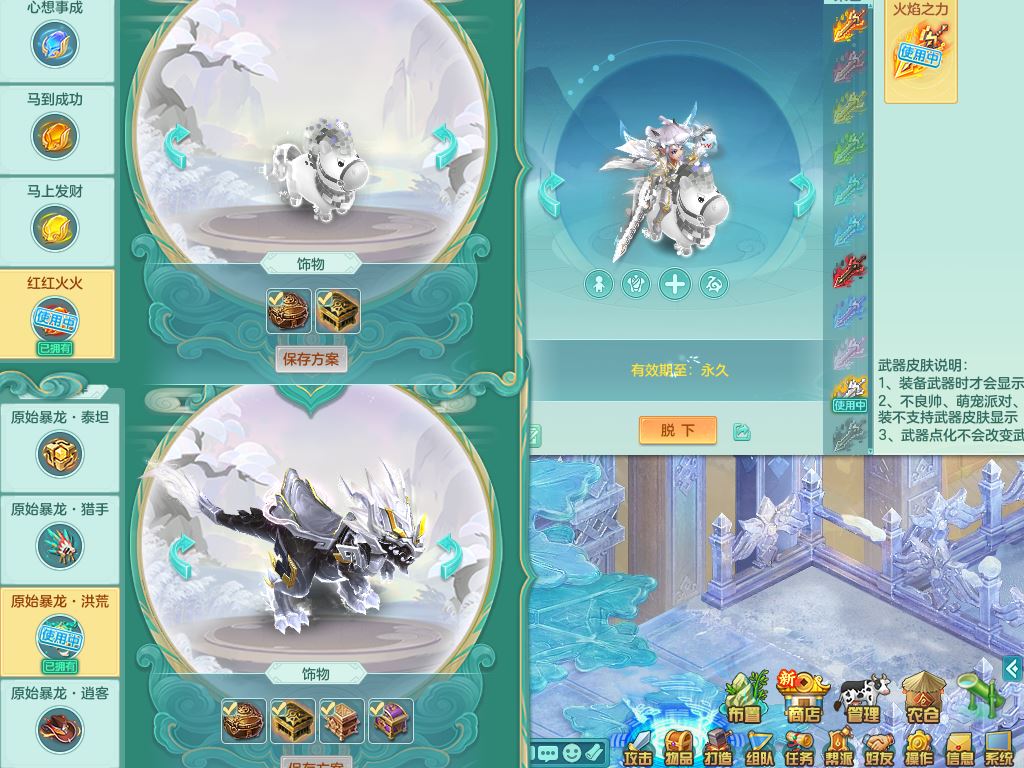Viewport: 1024px width, 768px height.
Task: Click the plus button under character preview
Action: pyautogui.click(x=675, y=284)
